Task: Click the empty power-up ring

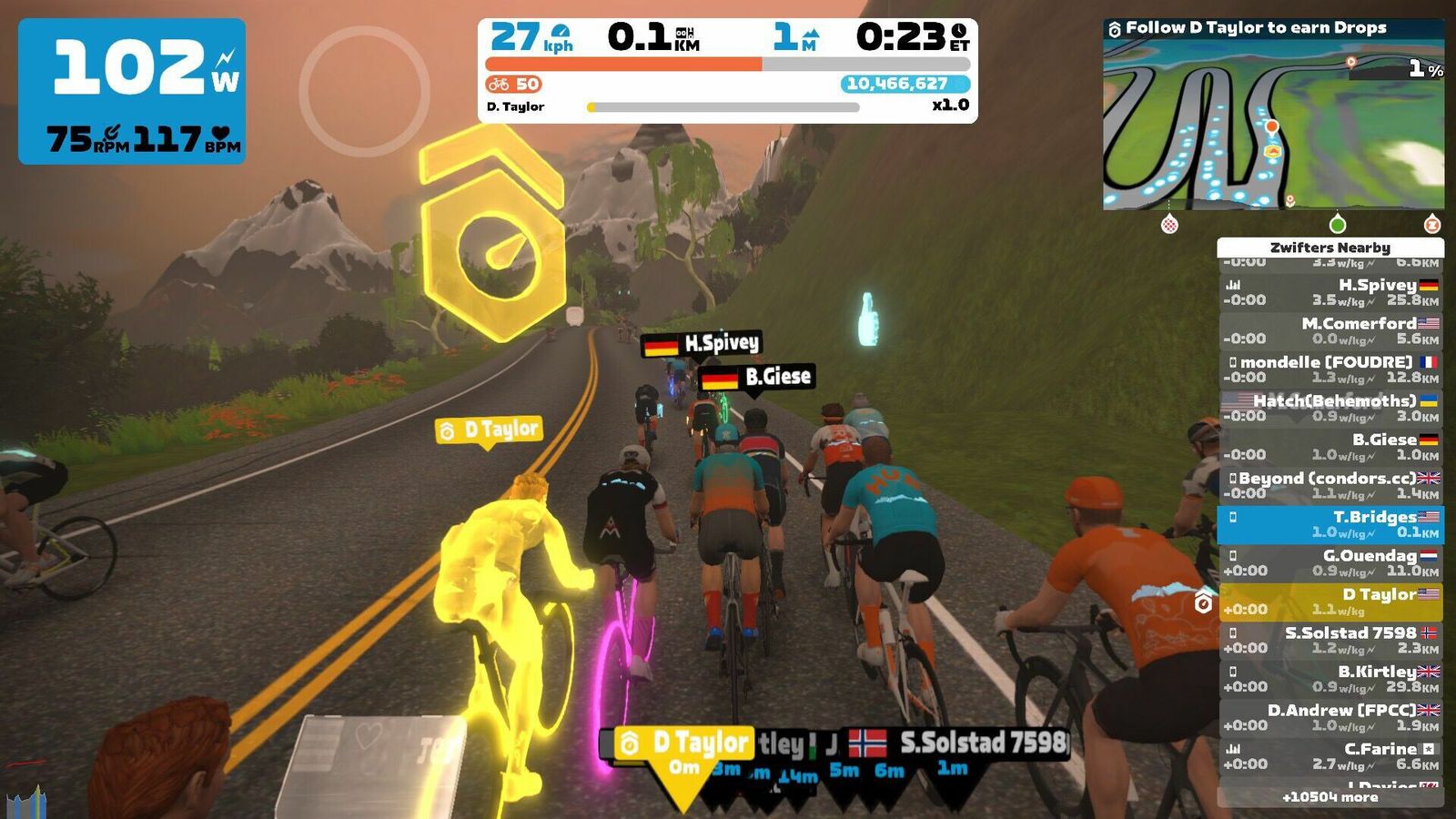Action: pos(364,91)
